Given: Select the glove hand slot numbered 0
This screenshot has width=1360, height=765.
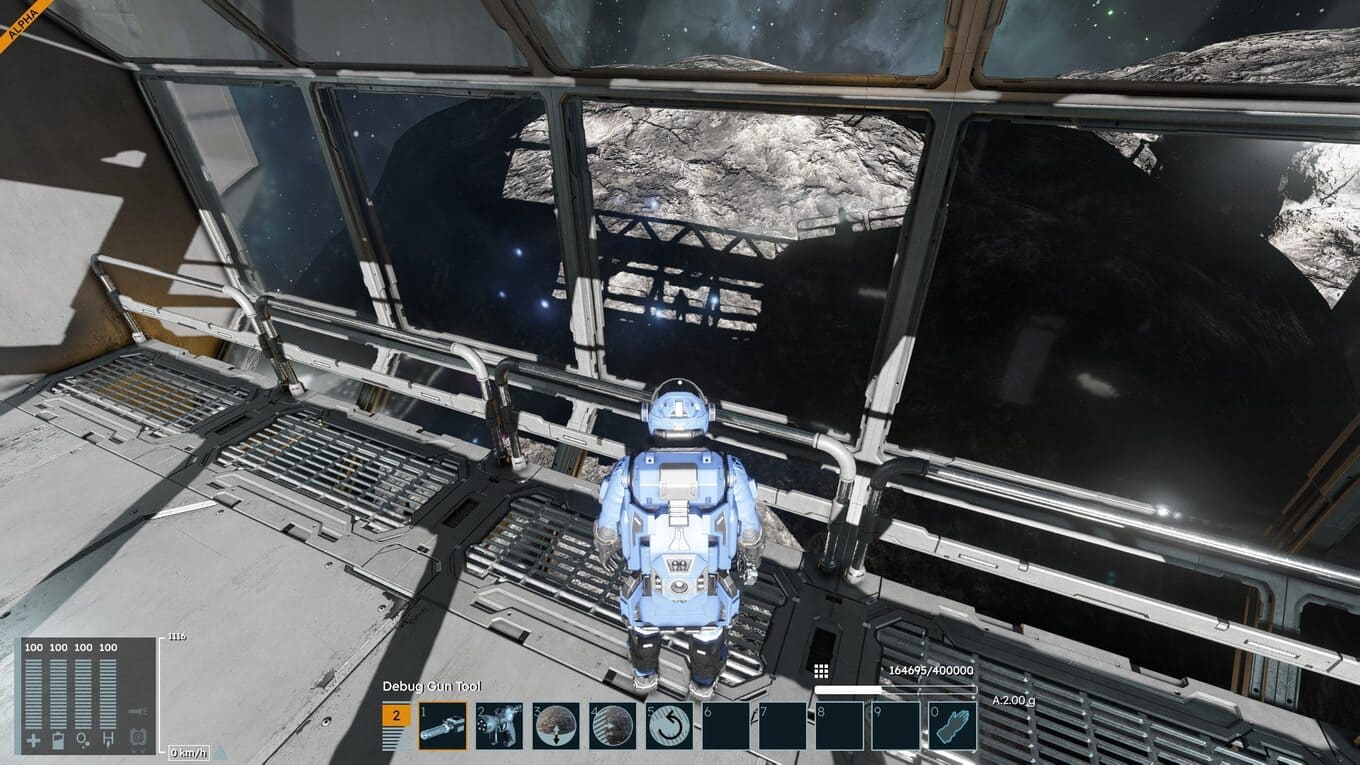Looking at the screenshot, I should (953, 726).
